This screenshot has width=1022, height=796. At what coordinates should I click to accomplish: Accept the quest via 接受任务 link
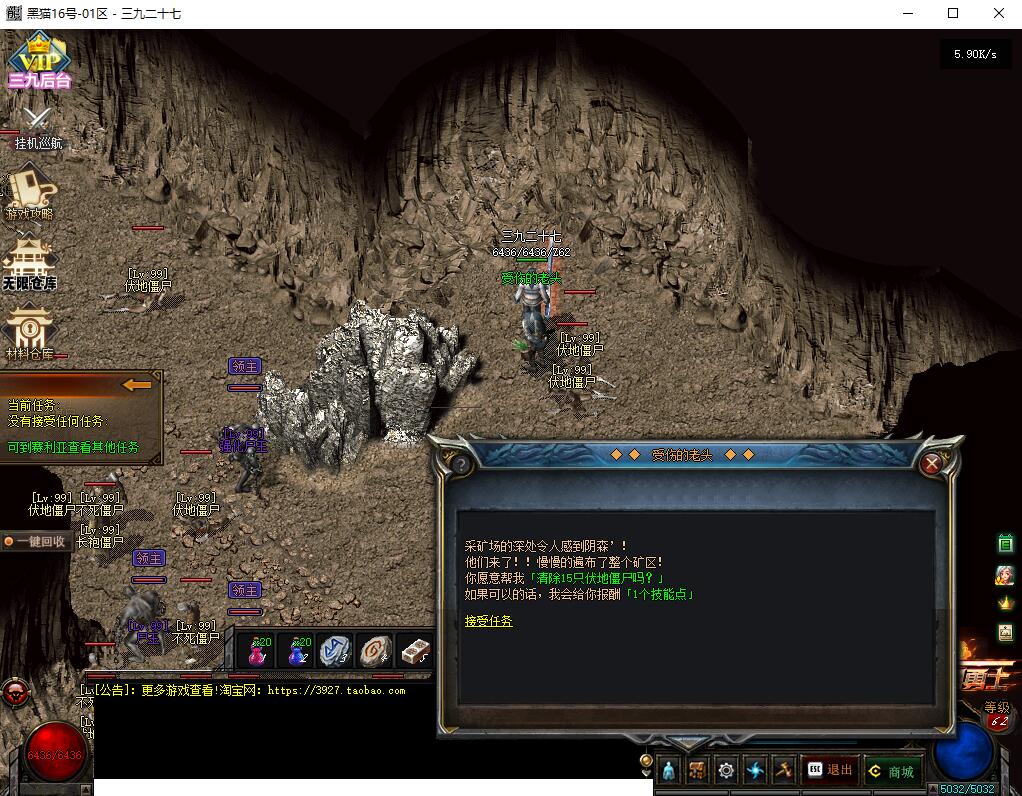(x=488, y=621)
